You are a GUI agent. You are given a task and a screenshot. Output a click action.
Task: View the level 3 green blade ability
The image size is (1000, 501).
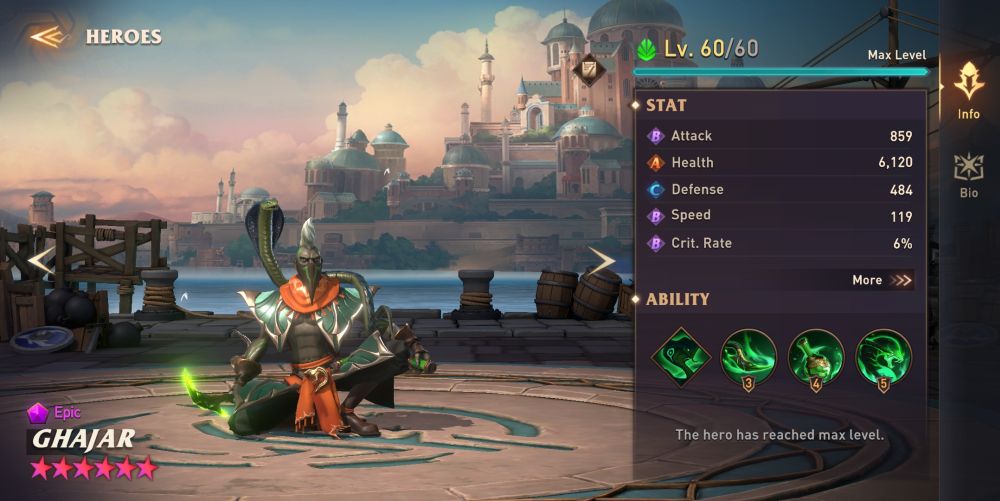point(749,357)
